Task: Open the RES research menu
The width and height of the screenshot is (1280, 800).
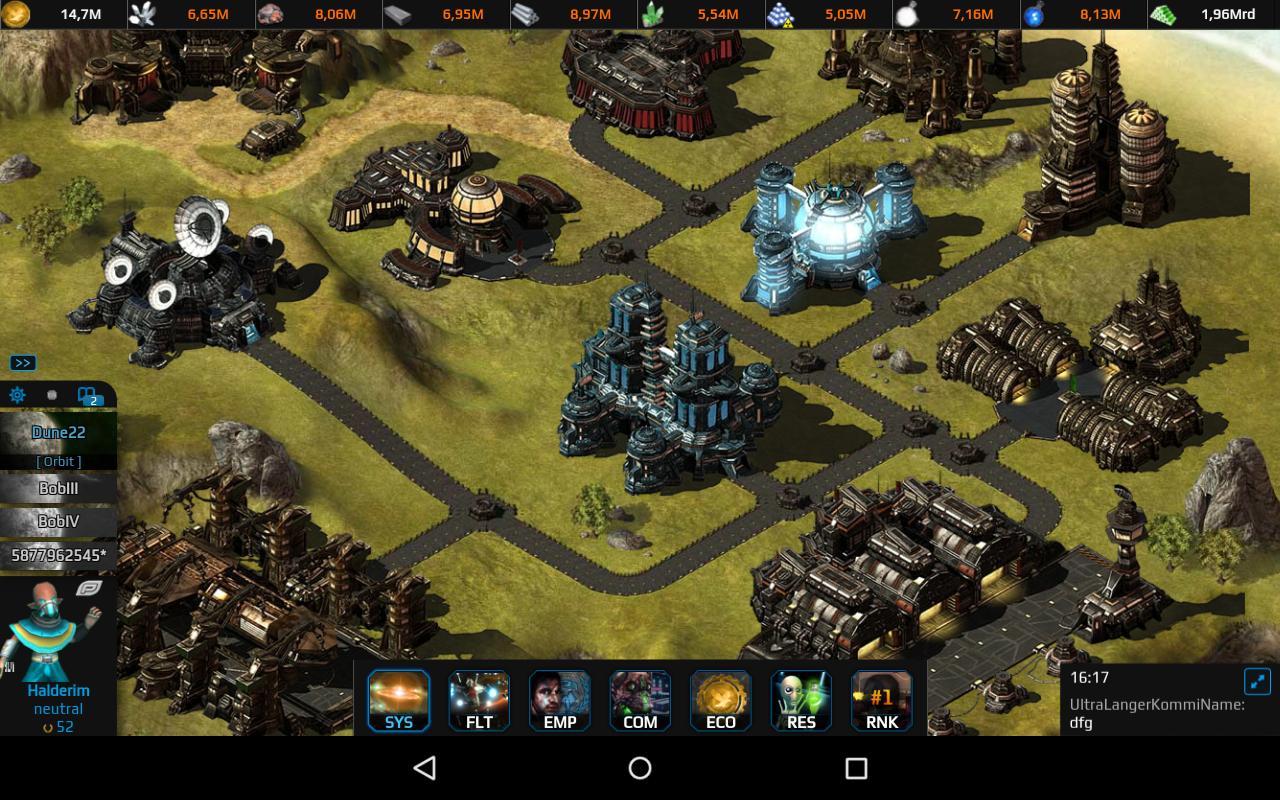Action: (801, 700)
